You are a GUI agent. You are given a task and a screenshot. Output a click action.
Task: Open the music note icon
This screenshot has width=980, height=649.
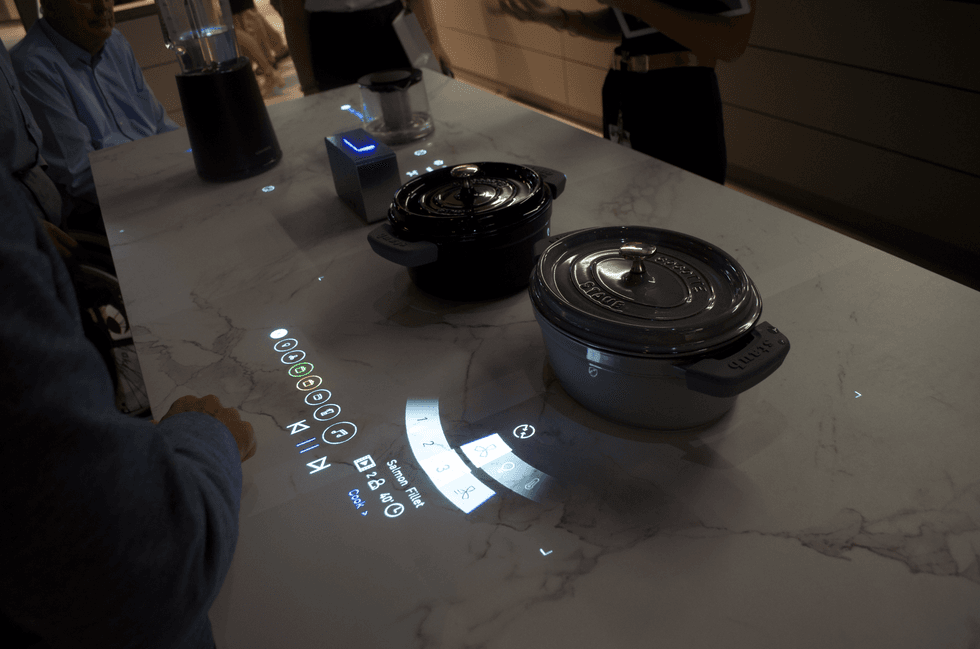(340, 432)
